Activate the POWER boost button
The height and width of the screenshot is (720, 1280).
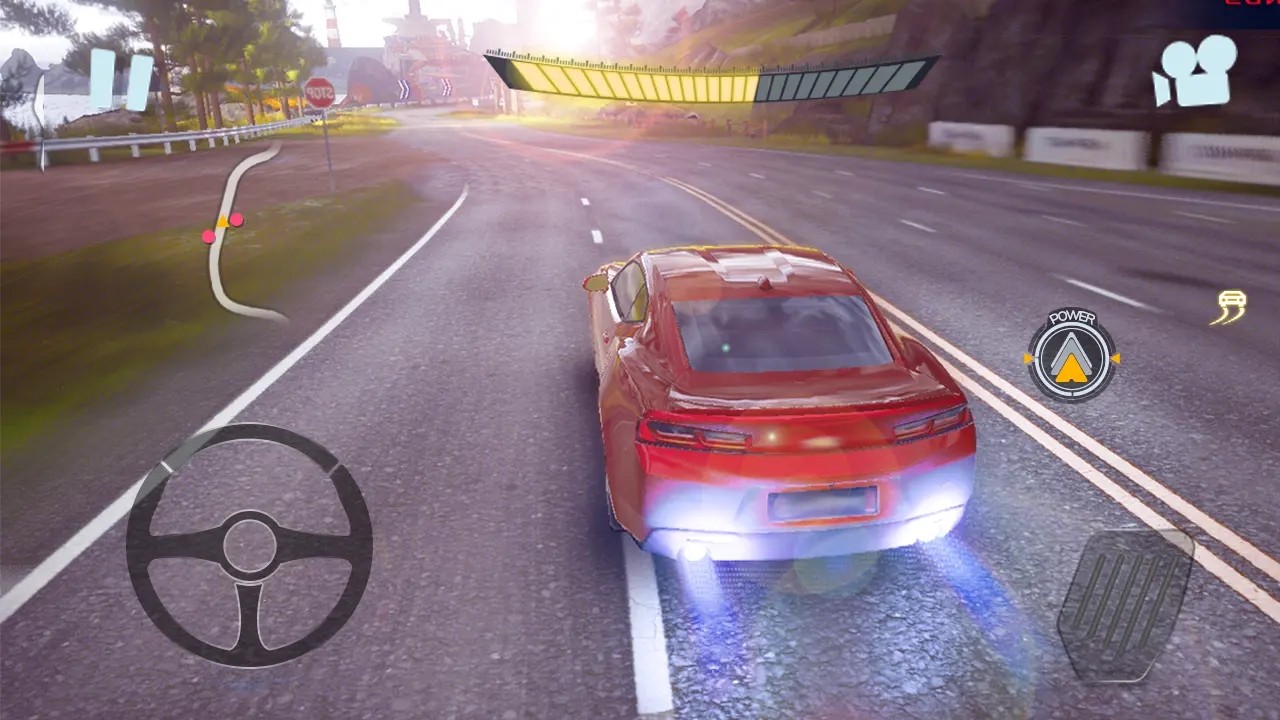[1072, 356]
